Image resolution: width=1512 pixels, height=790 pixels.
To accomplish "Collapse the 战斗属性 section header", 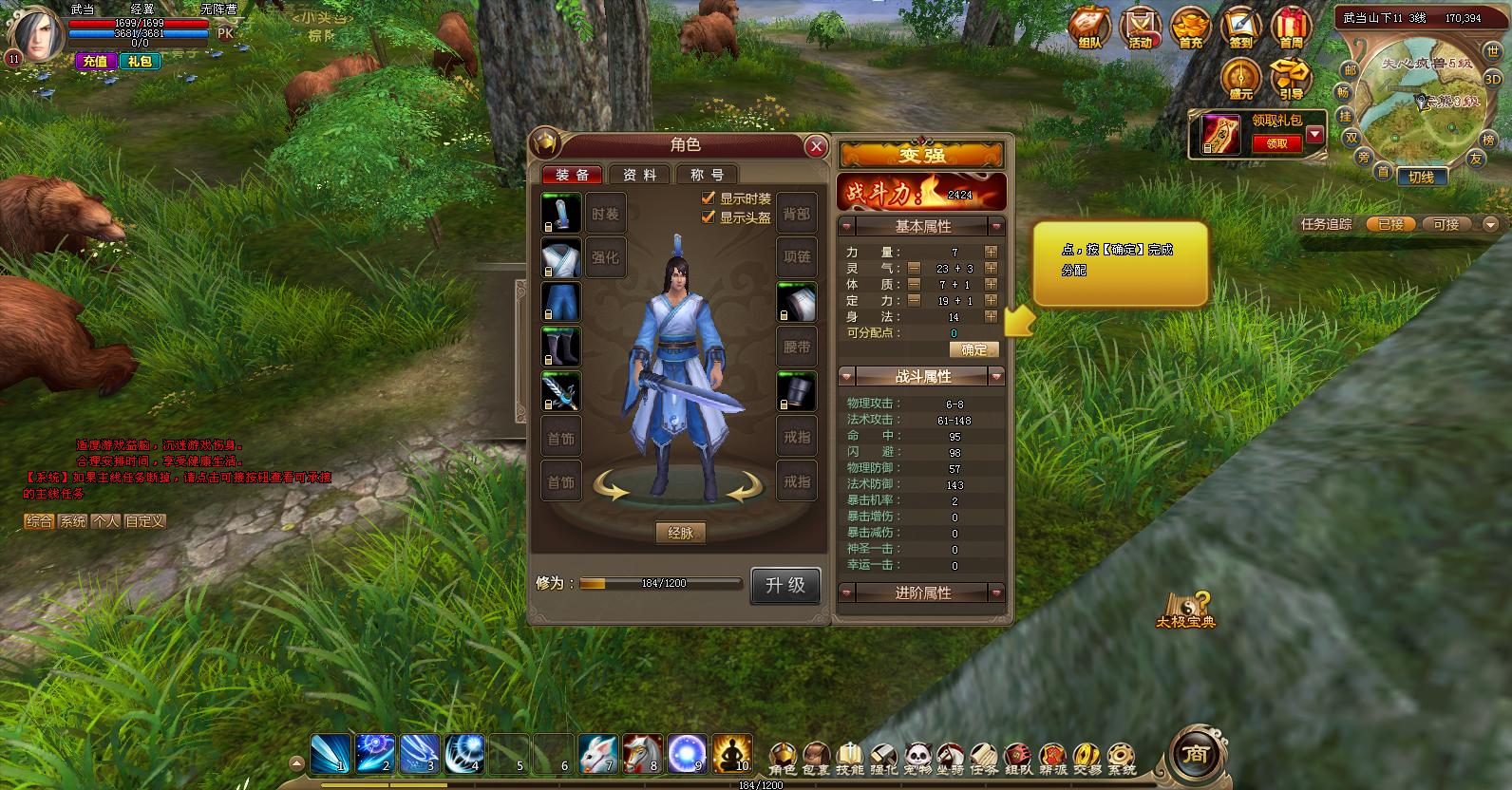I will [922, 377].
